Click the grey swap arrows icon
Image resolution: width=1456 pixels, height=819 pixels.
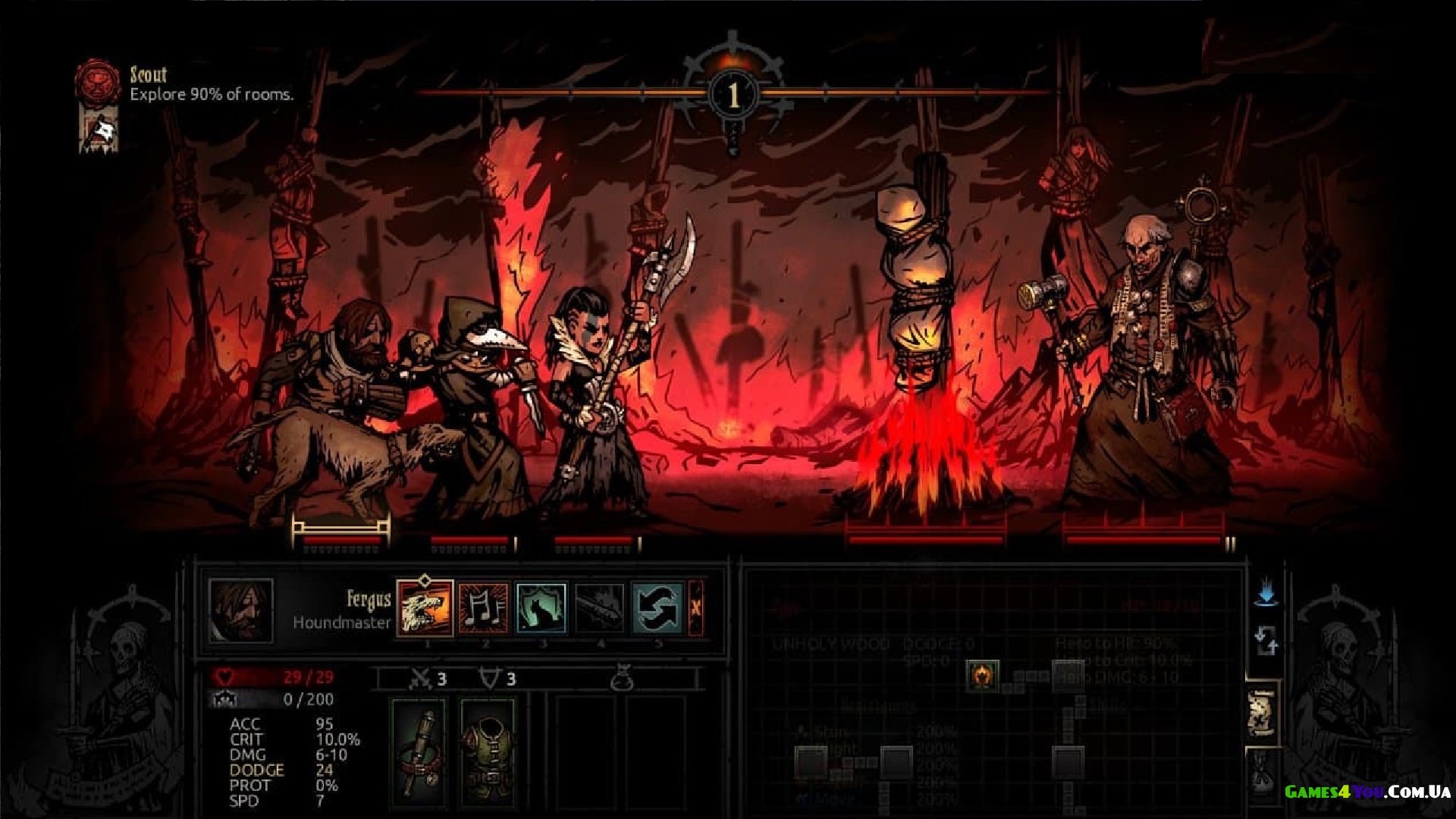coord(1266,641)
